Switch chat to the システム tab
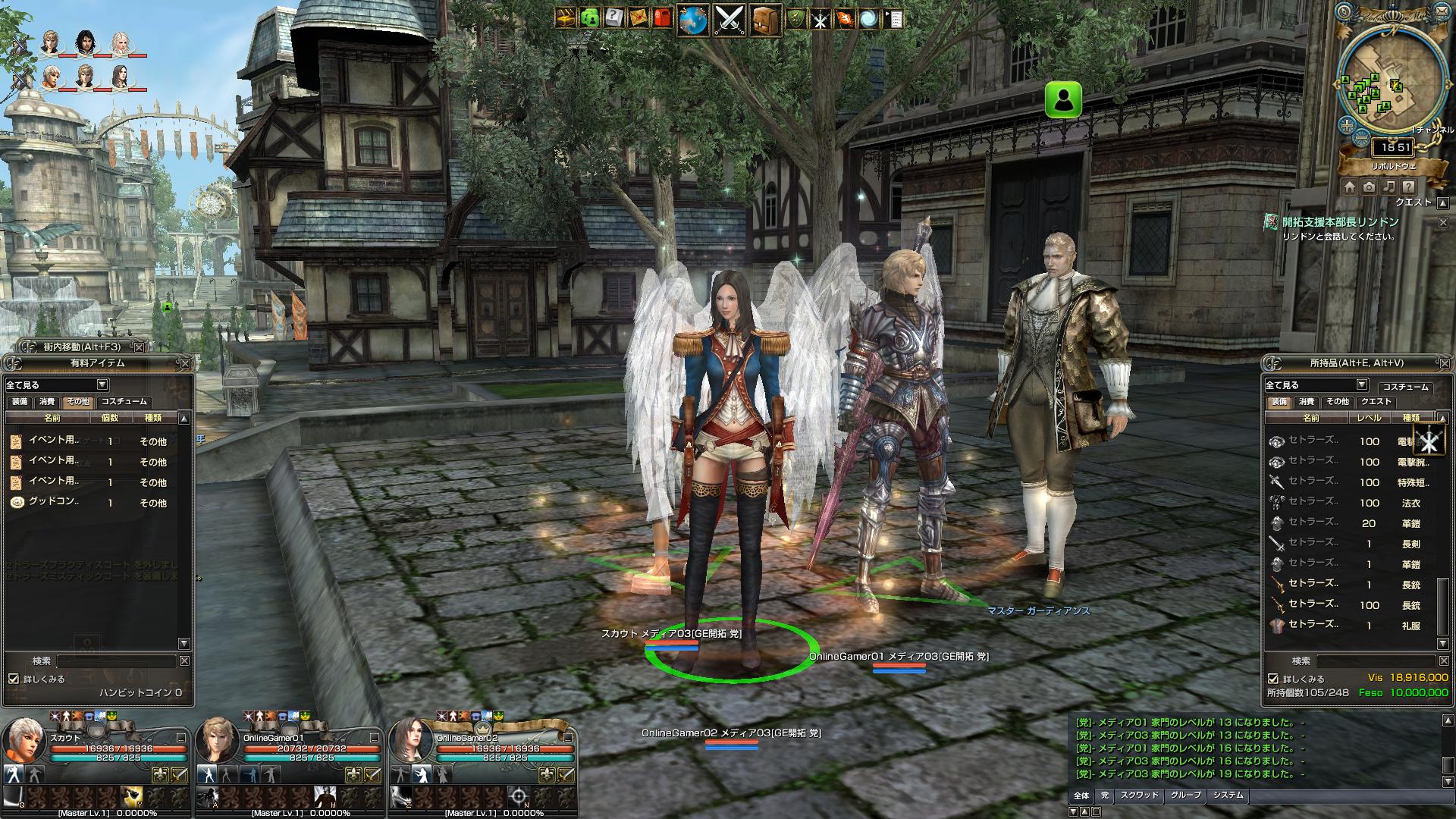Image resolution: width=1456 pixels, height=819 pixels. pos(1228,795)
